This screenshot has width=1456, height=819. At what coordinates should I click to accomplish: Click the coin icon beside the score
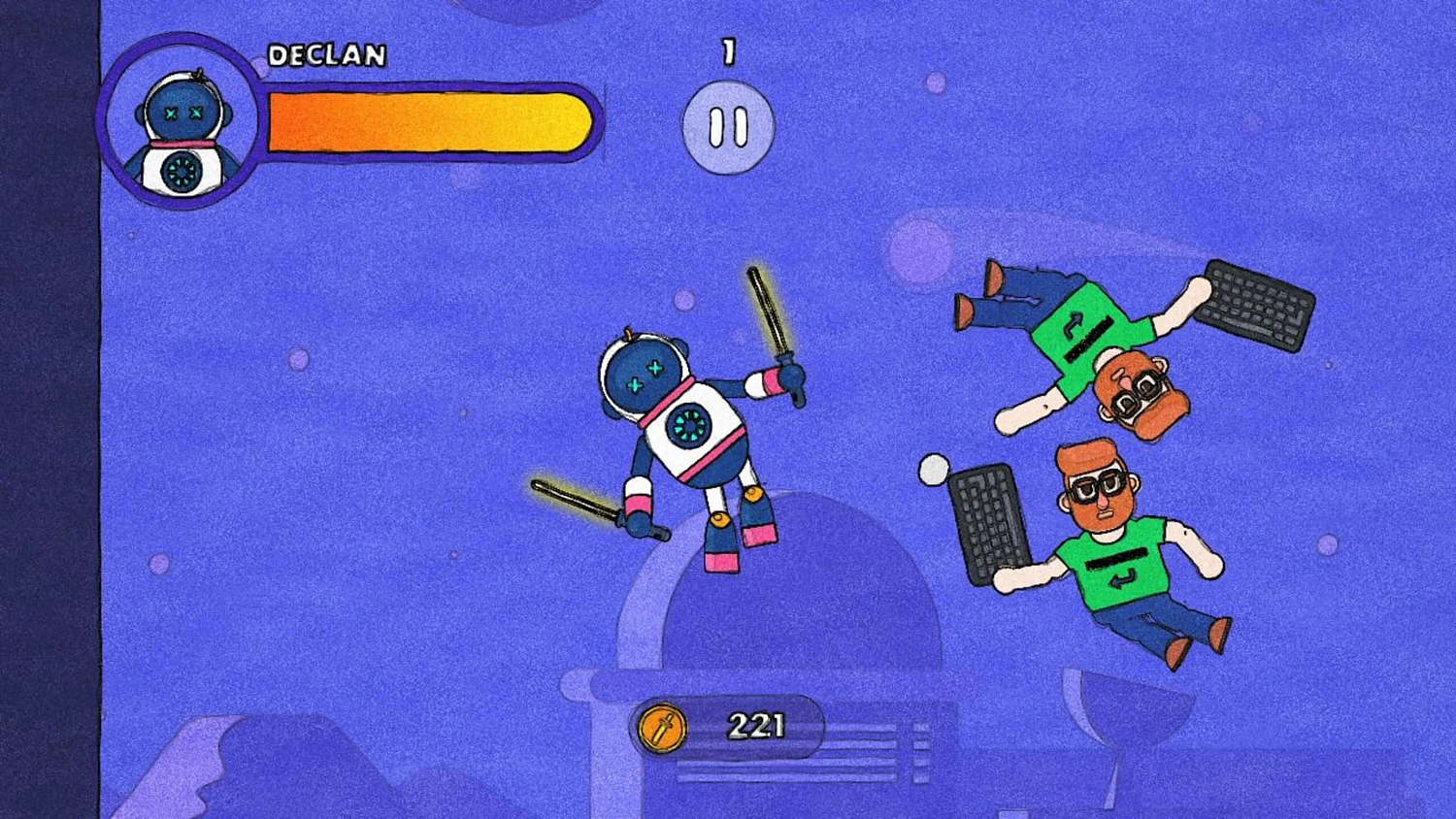(x=661, y=724)
